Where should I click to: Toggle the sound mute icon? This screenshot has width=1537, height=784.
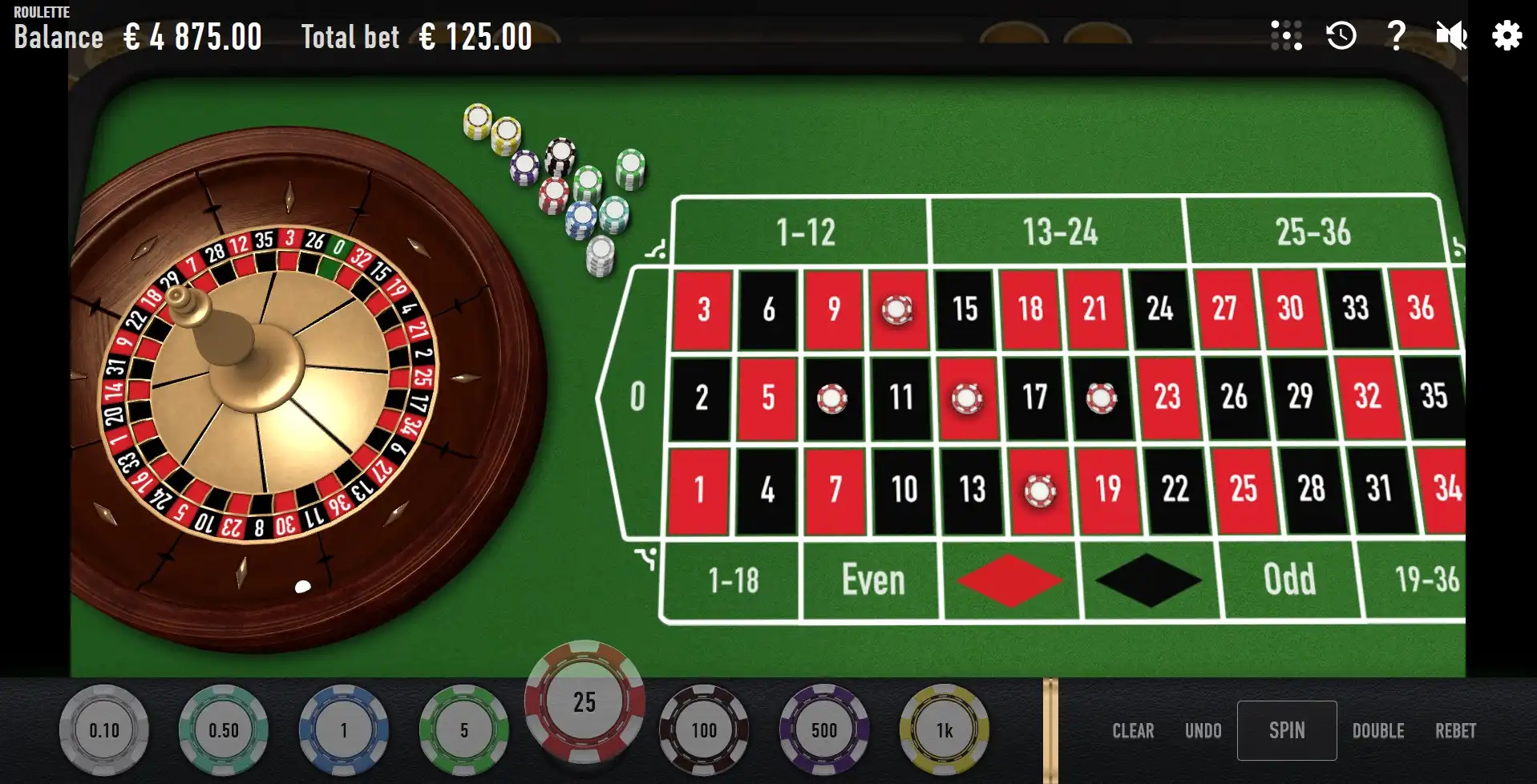click(x=1450, y=36)
